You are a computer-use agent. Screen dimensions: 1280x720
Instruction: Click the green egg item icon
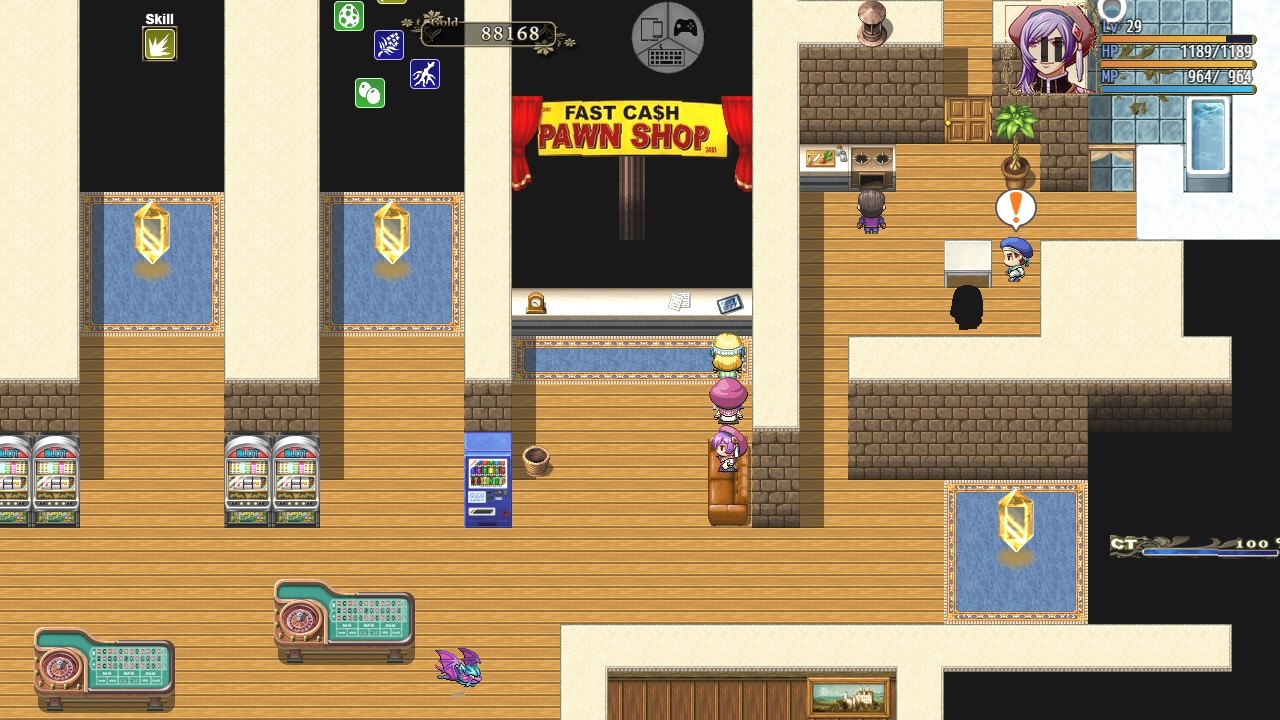(349, 14)
